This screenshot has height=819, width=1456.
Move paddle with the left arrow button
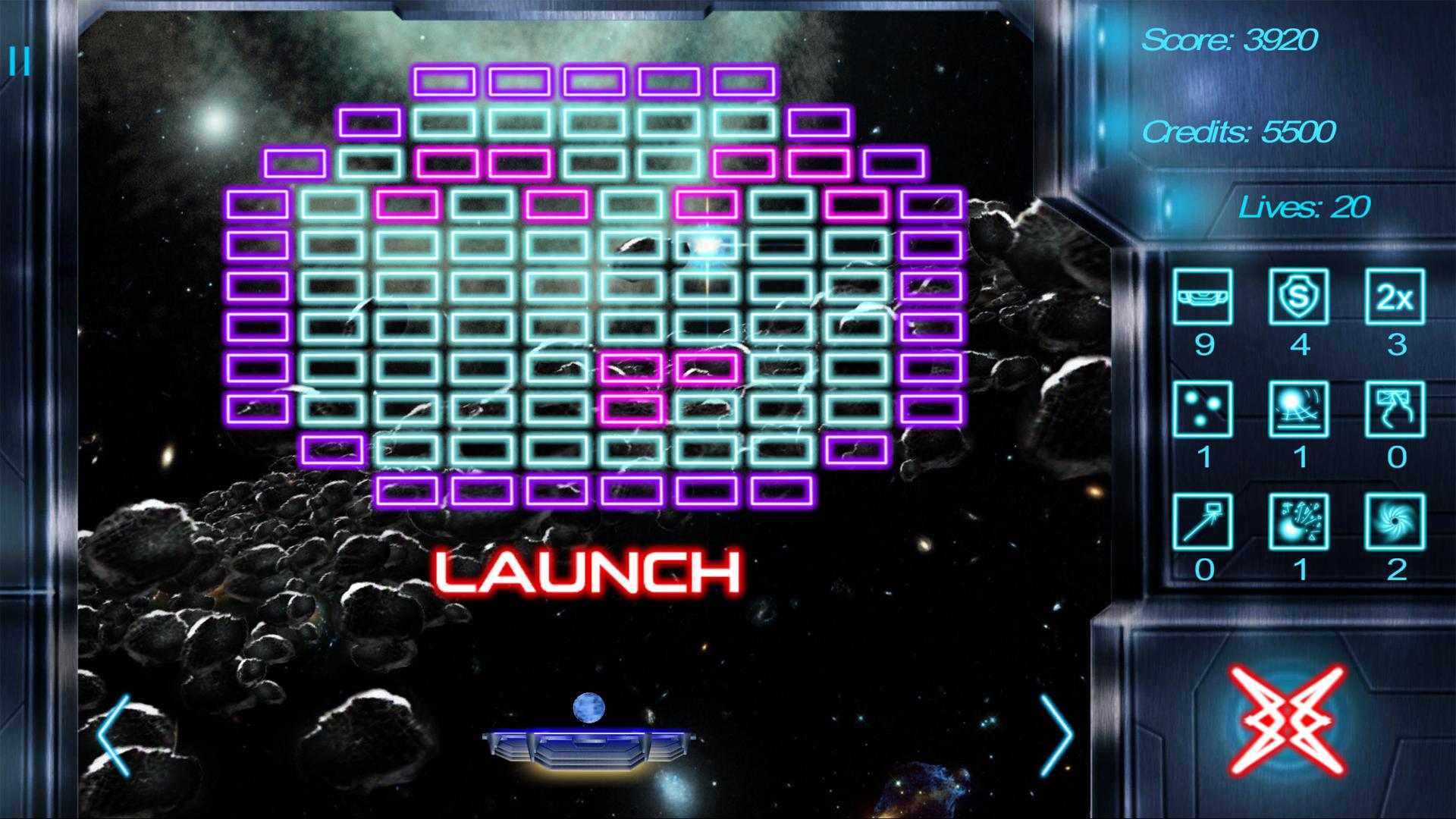pyautogui.click(x=115, y=736)
